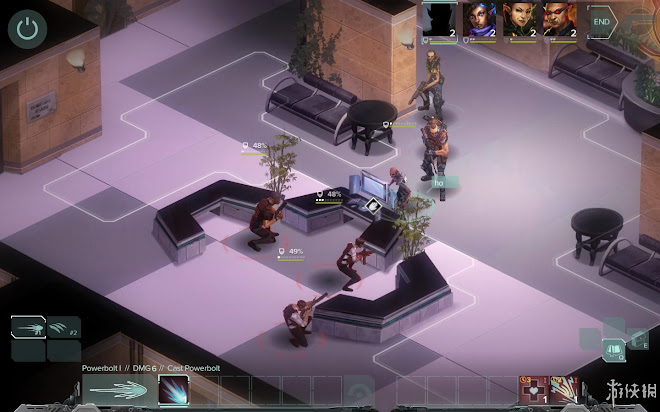Cast the Powerbolt spell from the hotbar
This screenshot has height=412, width=660.
(x=173, y=390)
